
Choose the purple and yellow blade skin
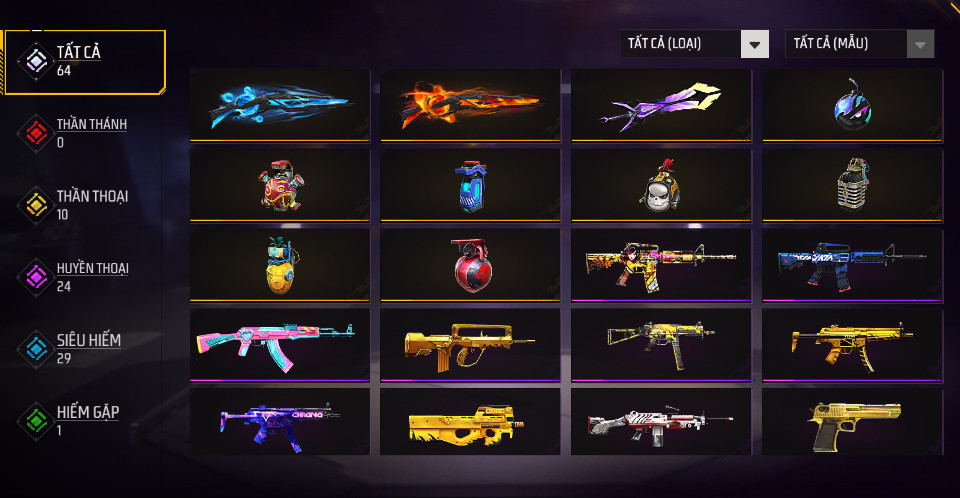click(661, 103)
